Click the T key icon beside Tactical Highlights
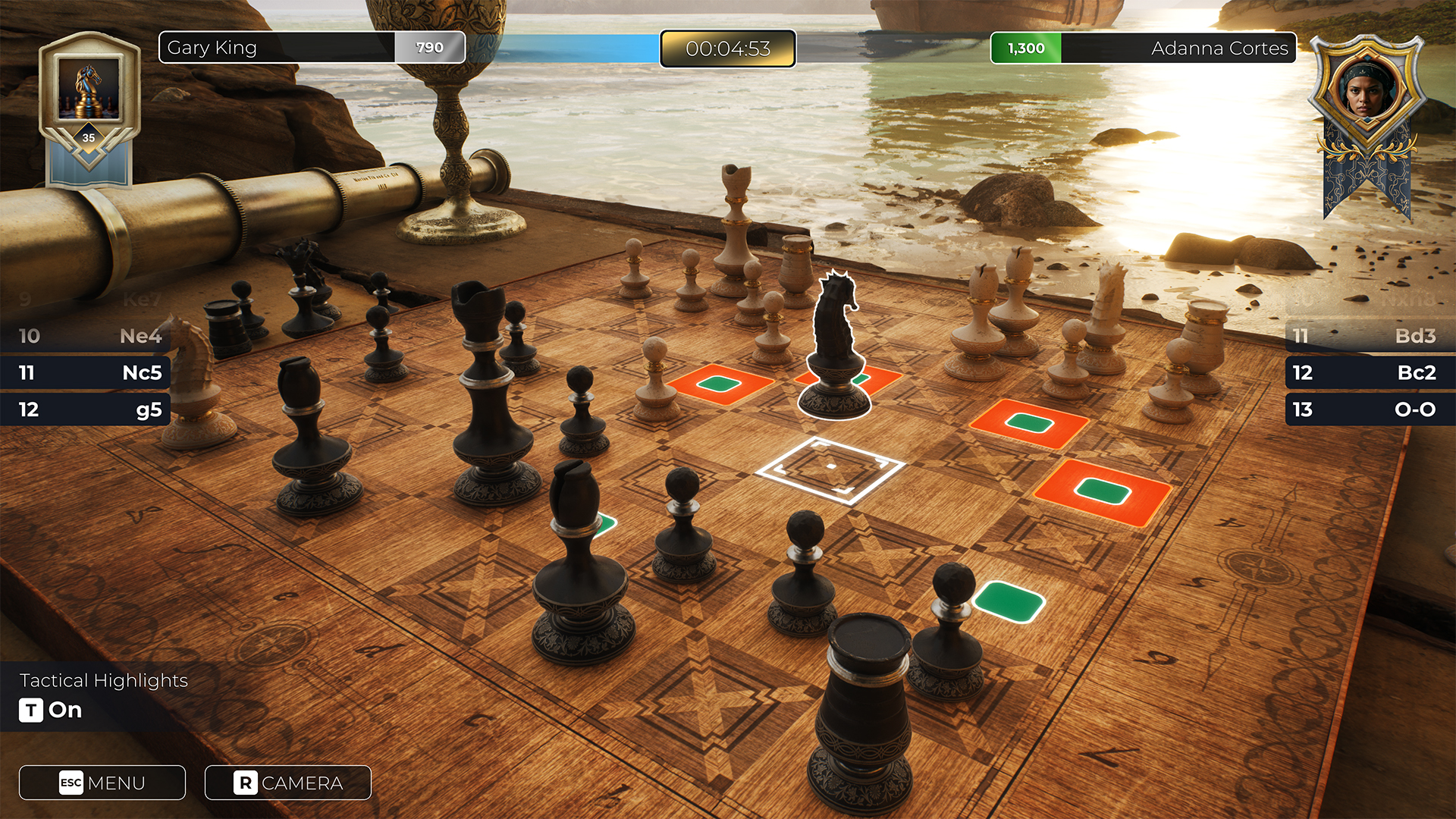Screen dimensions: 1456x819 [x=30, y=711]
